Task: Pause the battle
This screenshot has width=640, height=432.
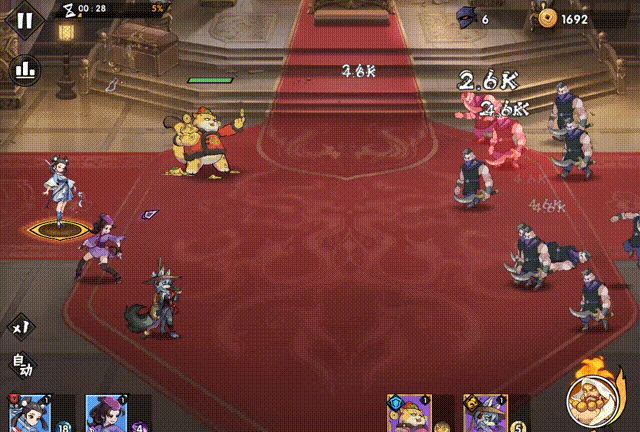Action: (25, 18)
